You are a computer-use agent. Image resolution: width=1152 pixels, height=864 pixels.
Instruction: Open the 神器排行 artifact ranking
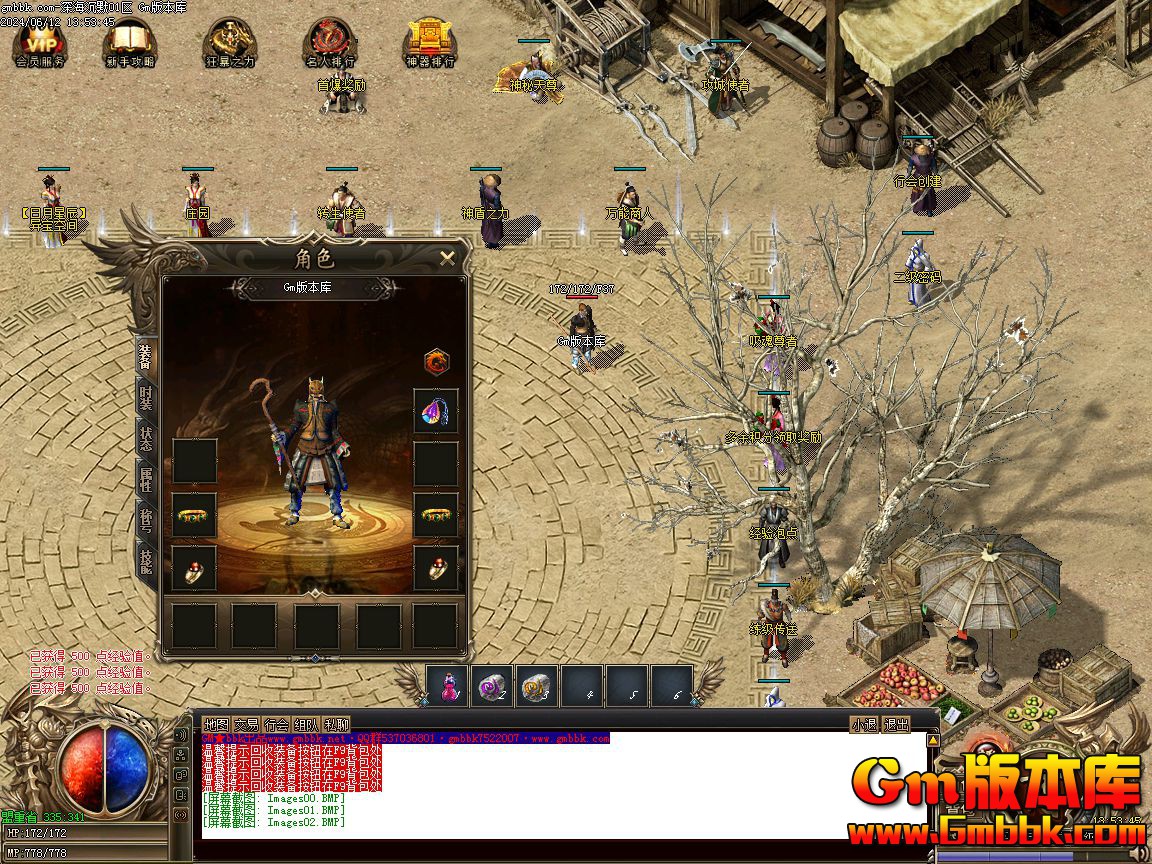point(430,43)
